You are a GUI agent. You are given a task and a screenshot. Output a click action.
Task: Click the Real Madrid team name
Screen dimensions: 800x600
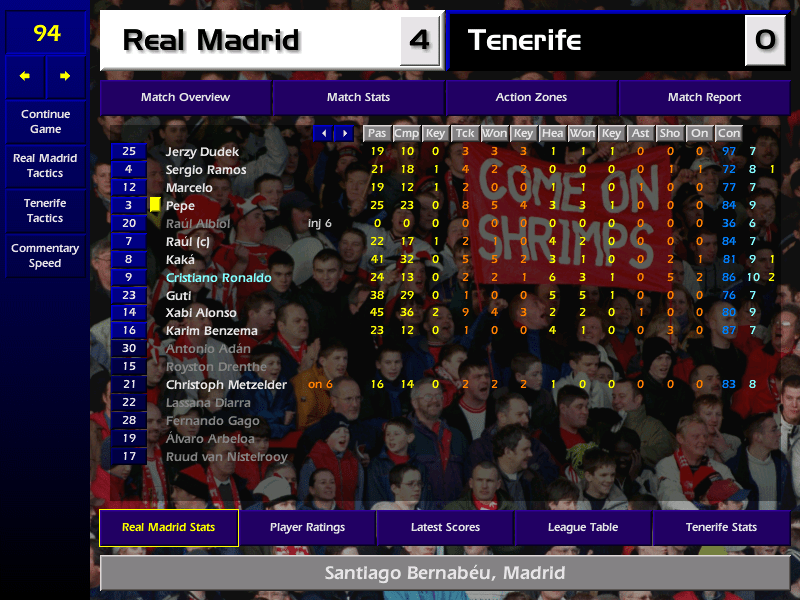click(211, 41)
